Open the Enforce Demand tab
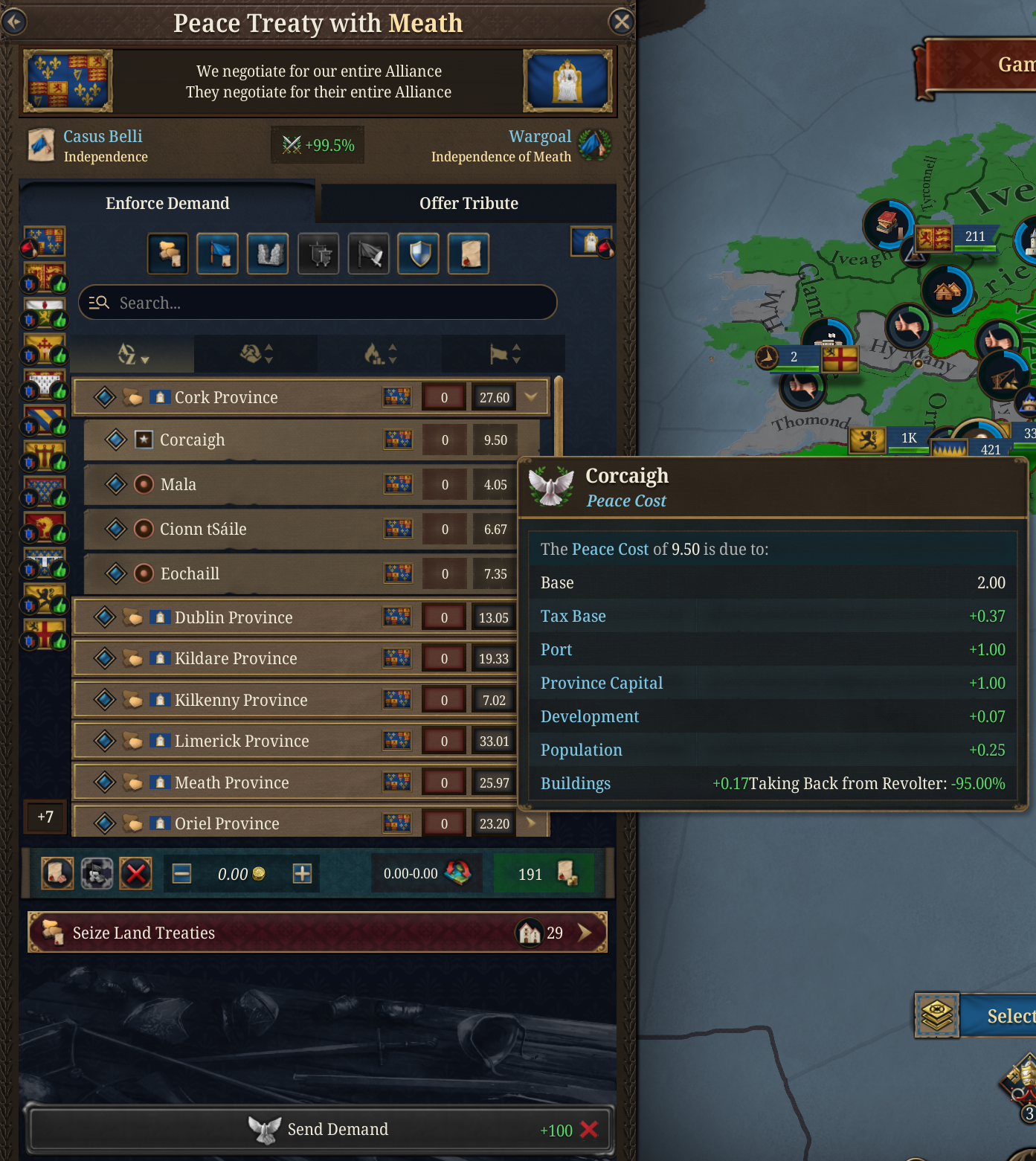The image size is (1036, 1161). click(x=167, y=203)
